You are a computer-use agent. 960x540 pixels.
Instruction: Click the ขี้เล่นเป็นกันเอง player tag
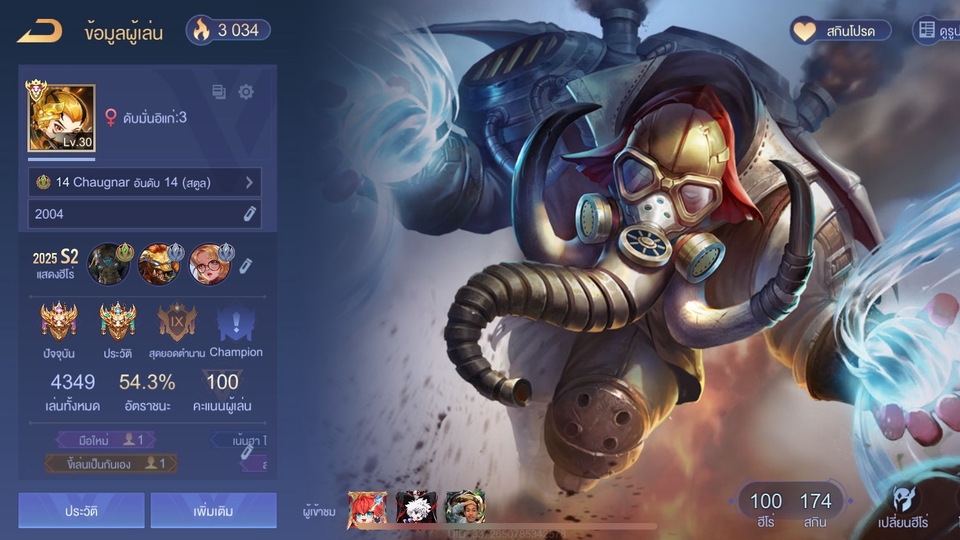pyautogui.click(x=111, y=463)
